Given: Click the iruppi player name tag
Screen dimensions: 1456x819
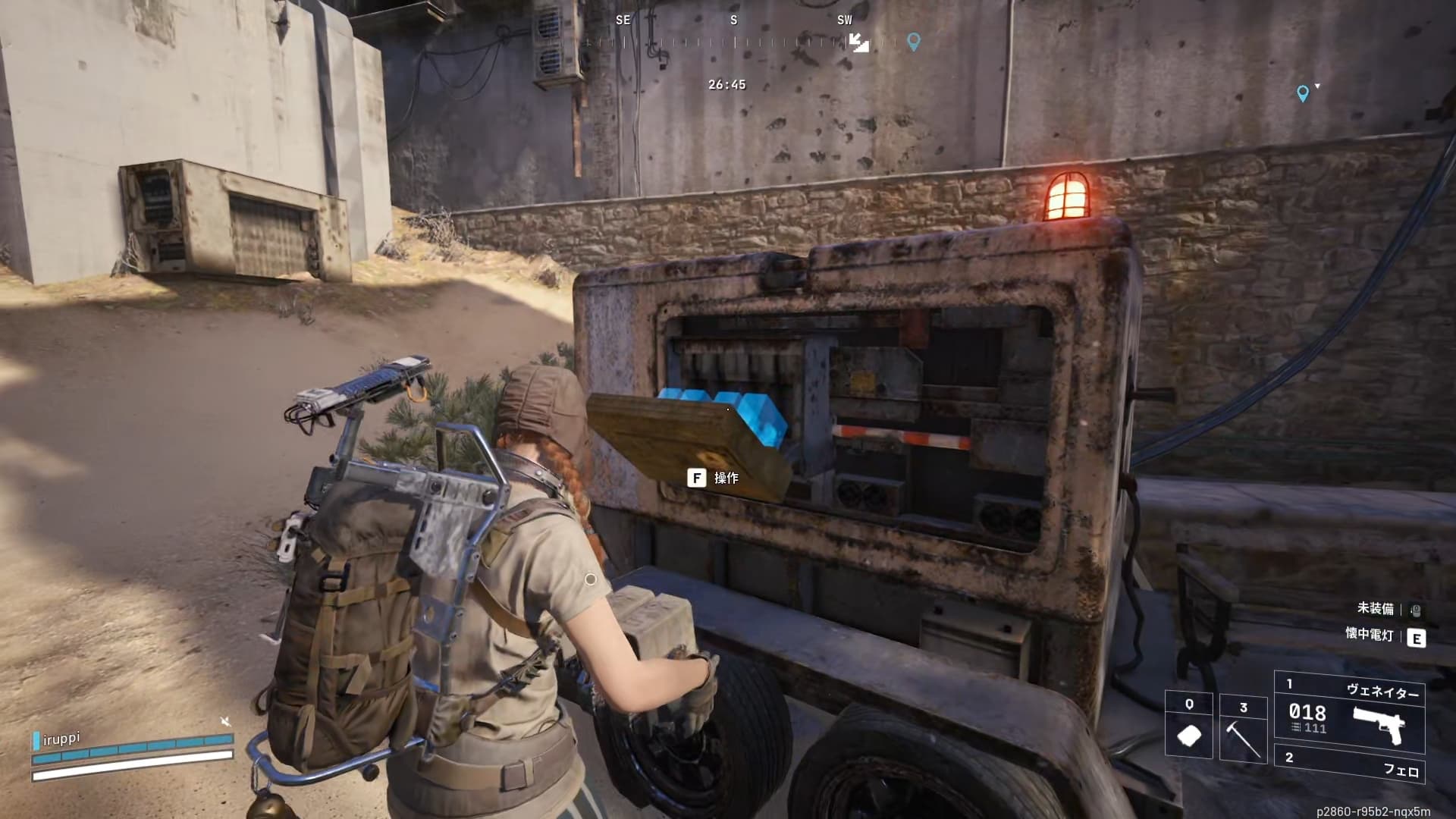Looking at the screenshot, I should 61,739.
